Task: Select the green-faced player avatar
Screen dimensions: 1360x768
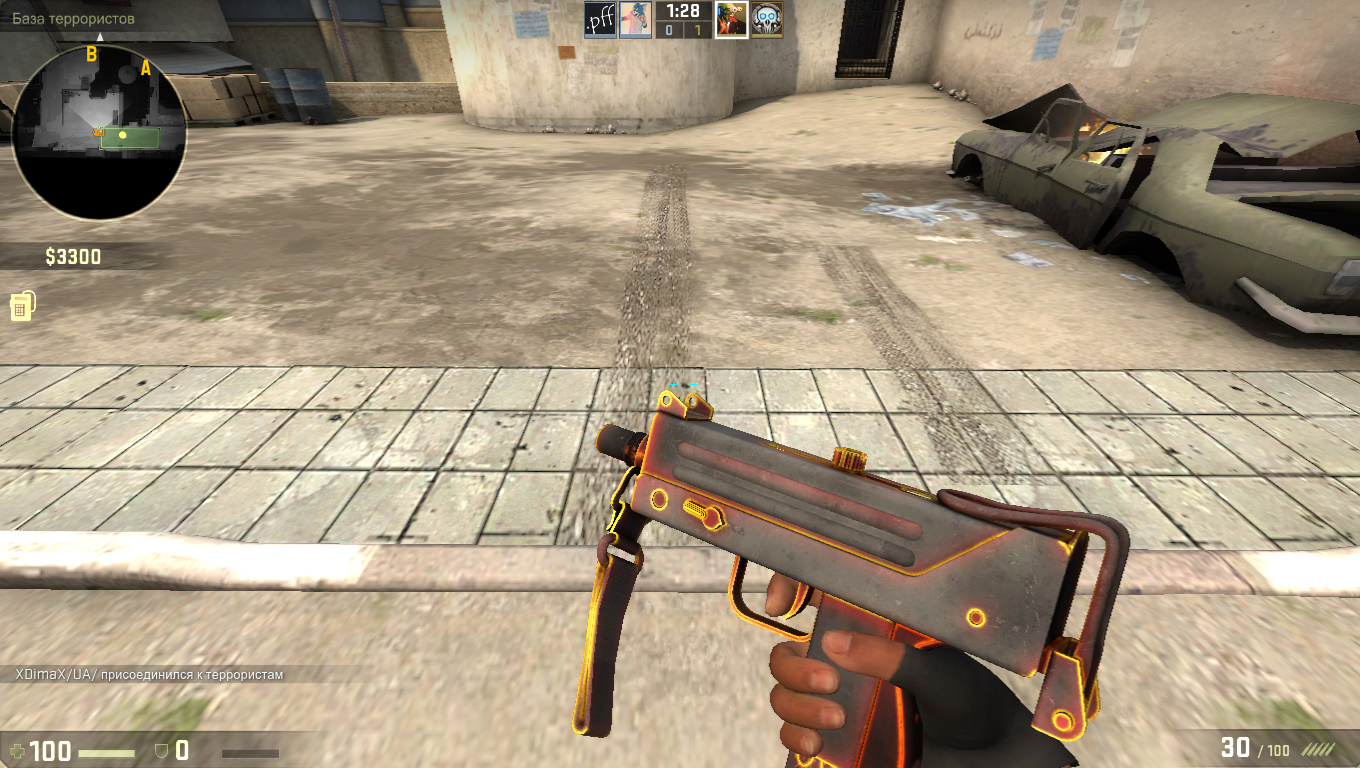Action: (731, 20)
